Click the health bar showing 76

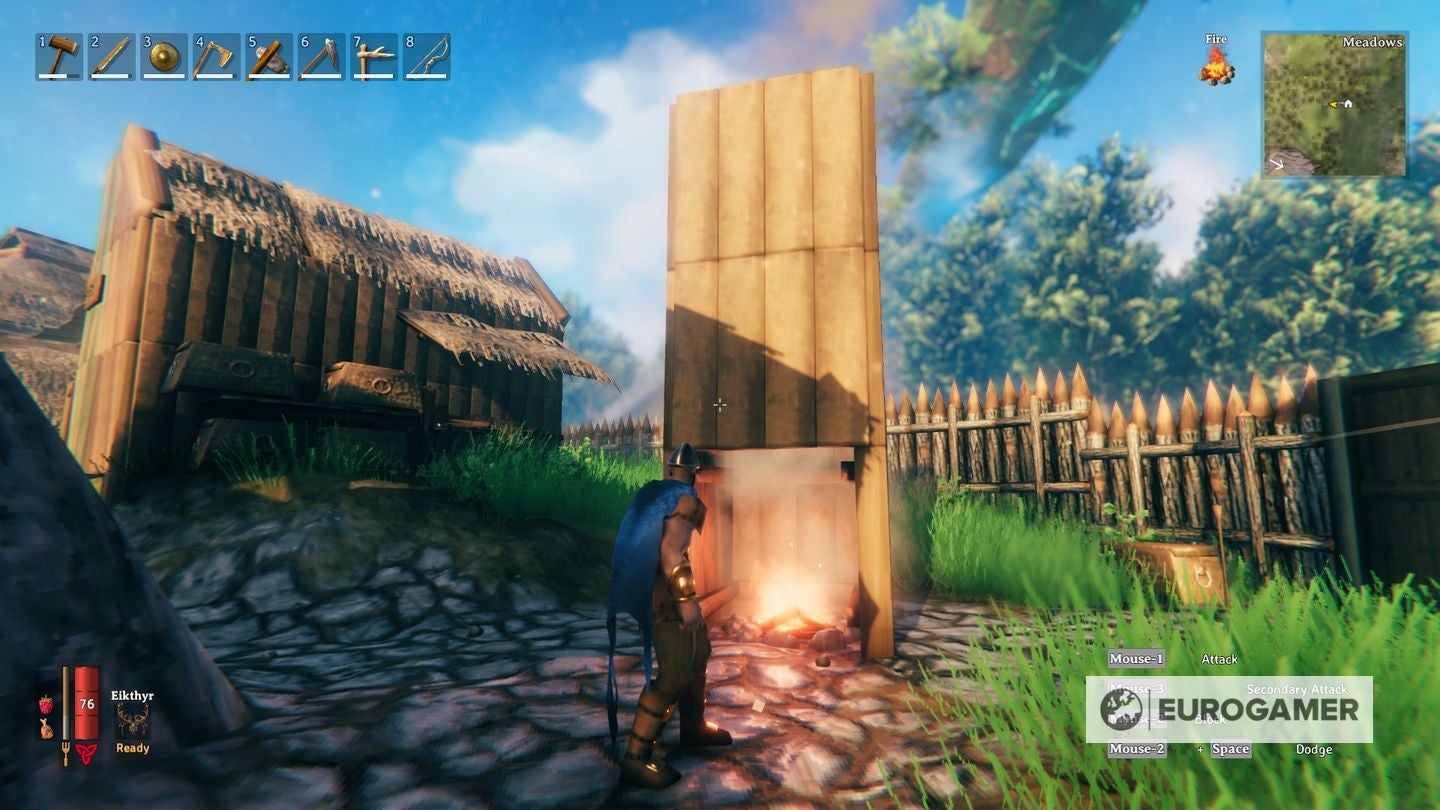(87, 703)
